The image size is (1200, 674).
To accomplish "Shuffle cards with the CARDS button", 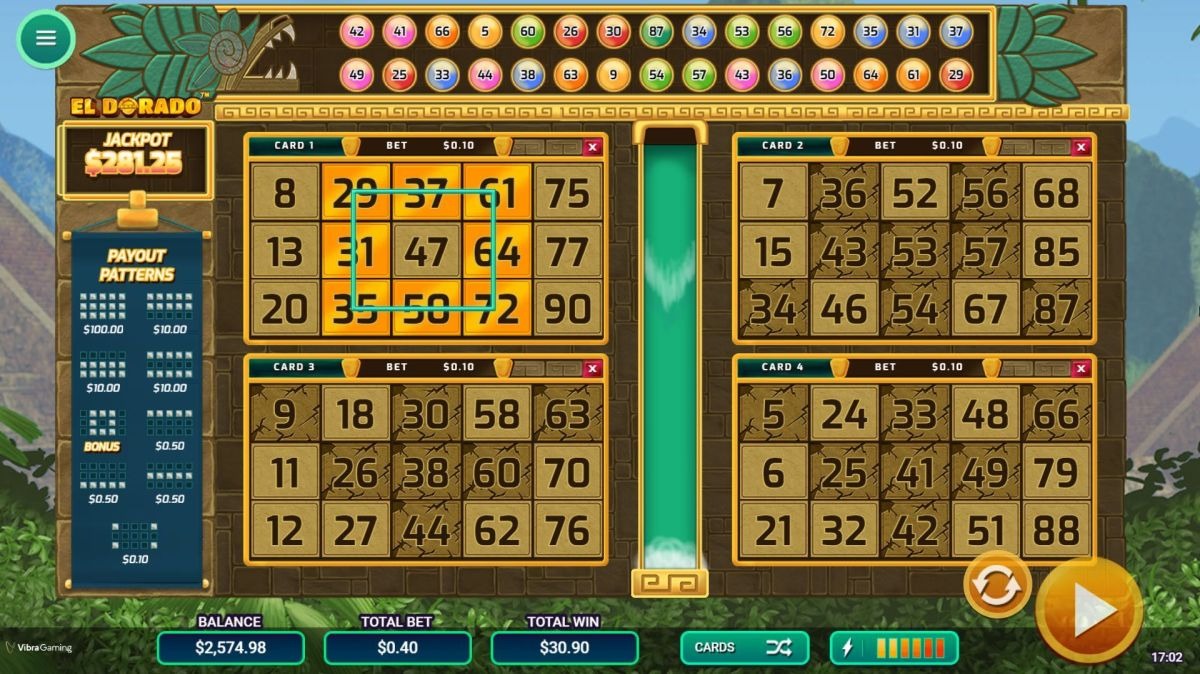I will point(744,647).
